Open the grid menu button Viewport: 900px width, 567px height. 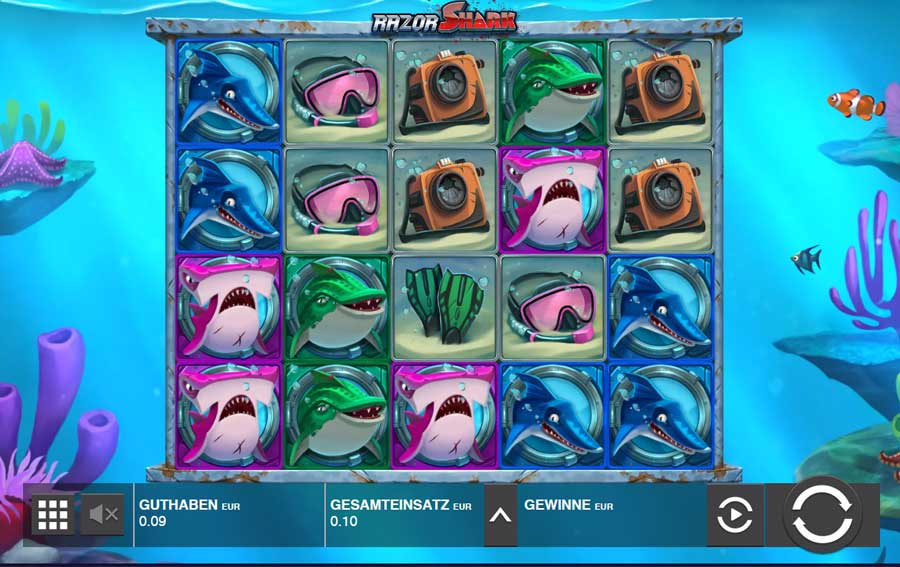click(52, 515)
